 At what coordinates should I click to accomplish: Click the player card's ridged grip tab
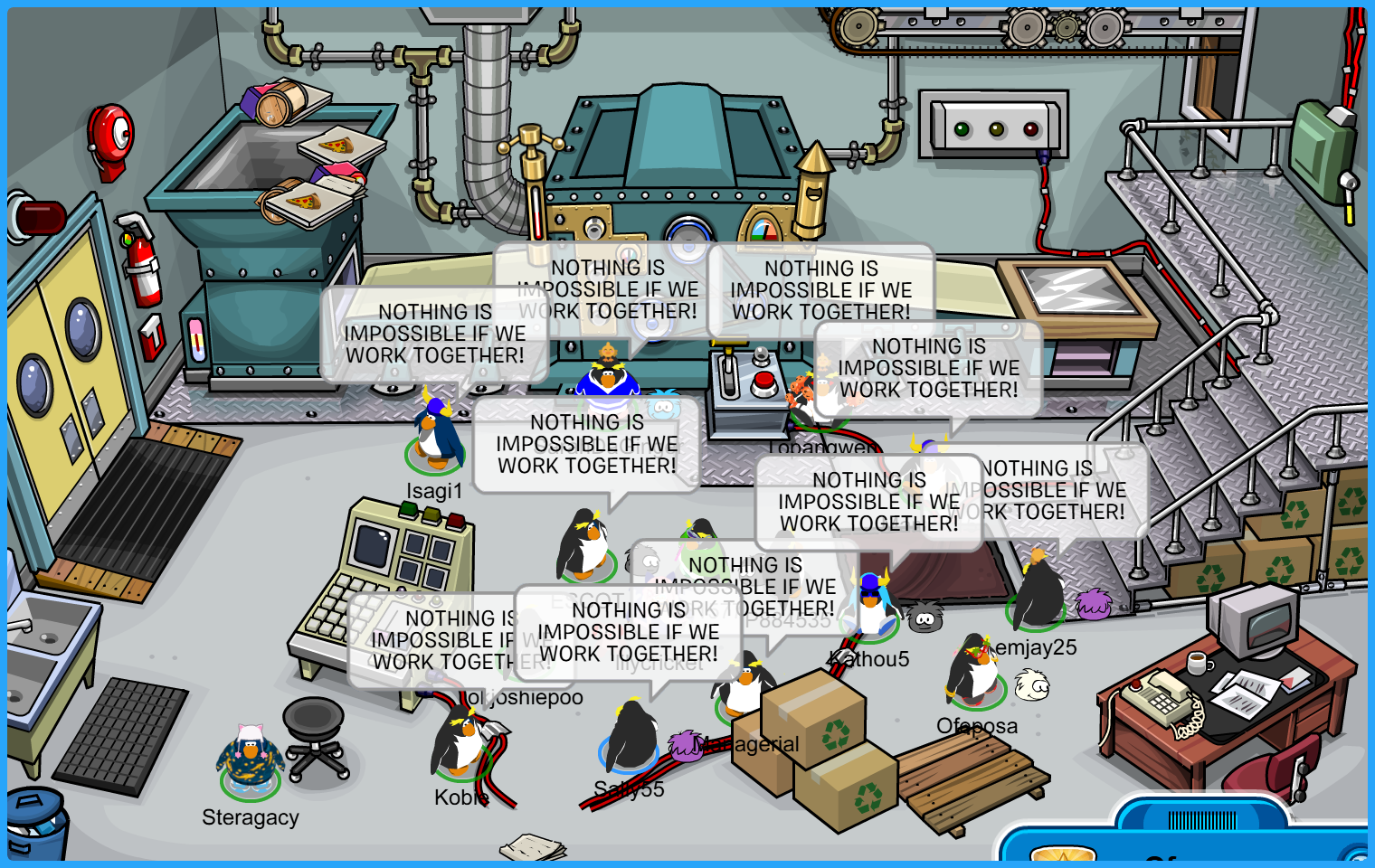click(1201, 819)
